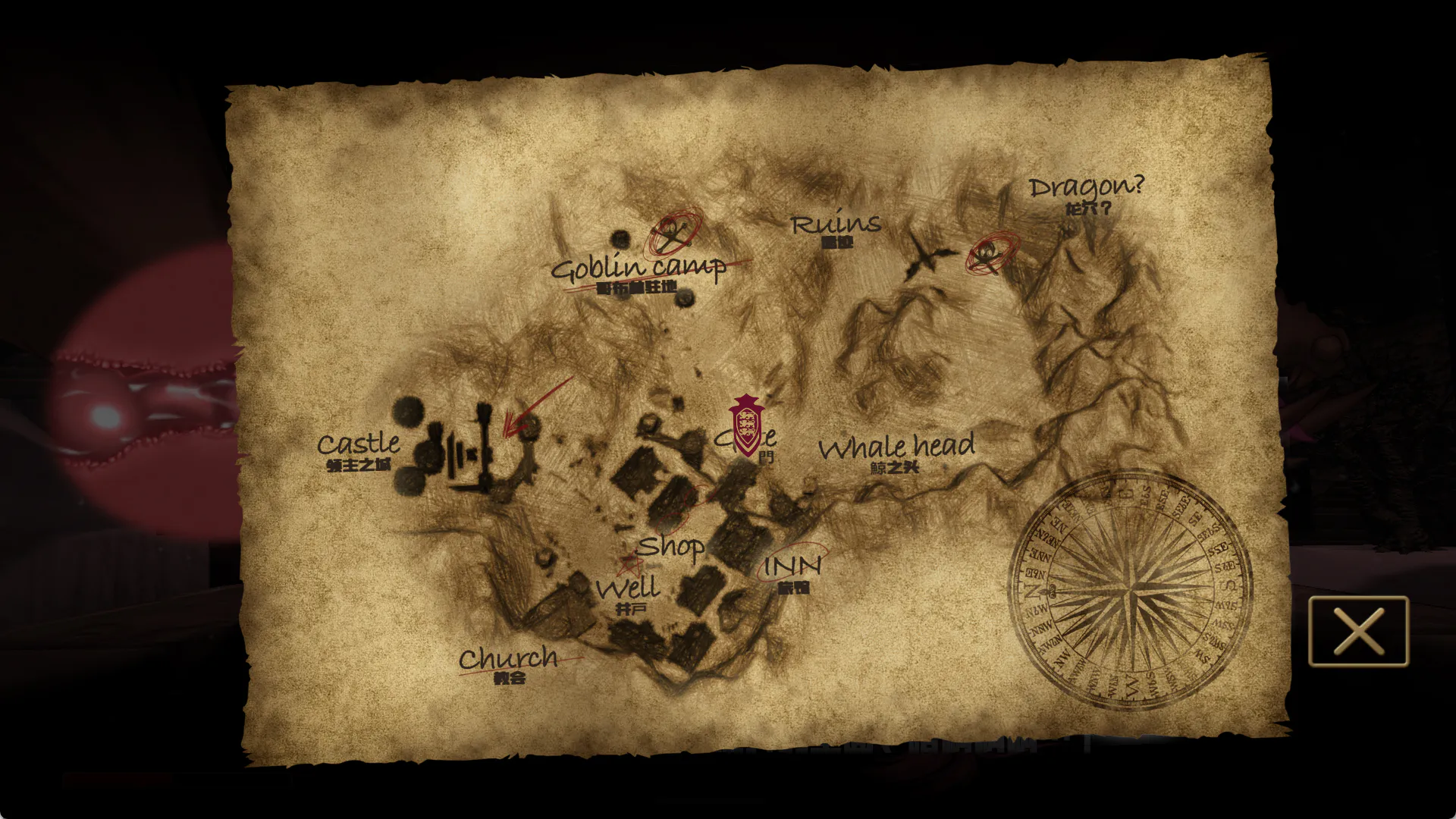Choose the Whale head map label
This screenshot has width=1456, height=819.
click(x=896, y=447)
